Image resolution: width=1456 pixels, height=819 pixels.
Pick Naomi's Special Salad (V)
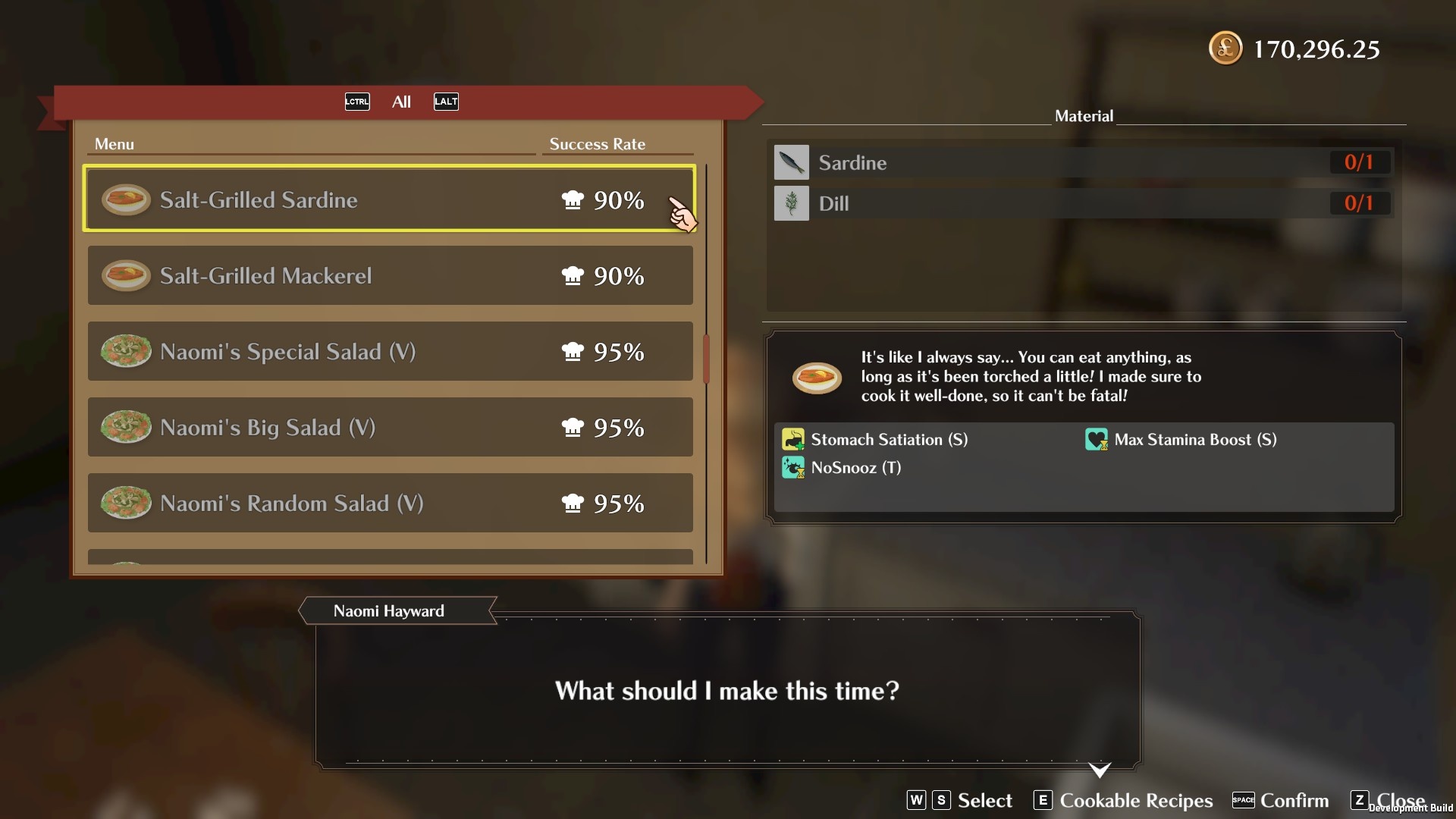click(389, 351)
